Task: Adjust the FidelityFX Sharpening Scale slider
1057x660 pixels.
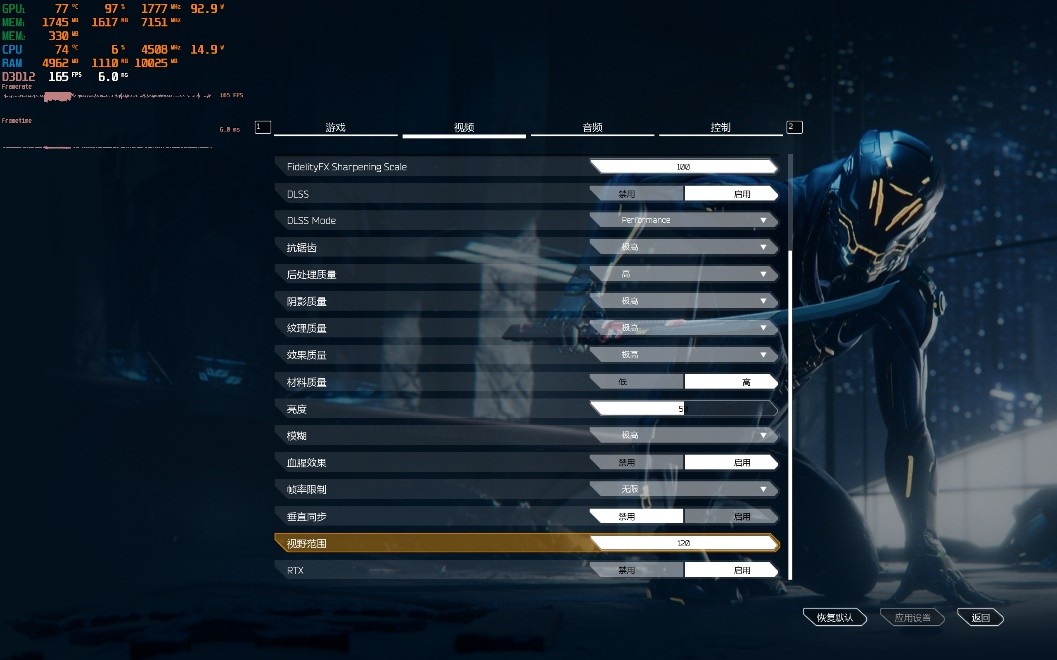Action: click(x=683, y=167)
